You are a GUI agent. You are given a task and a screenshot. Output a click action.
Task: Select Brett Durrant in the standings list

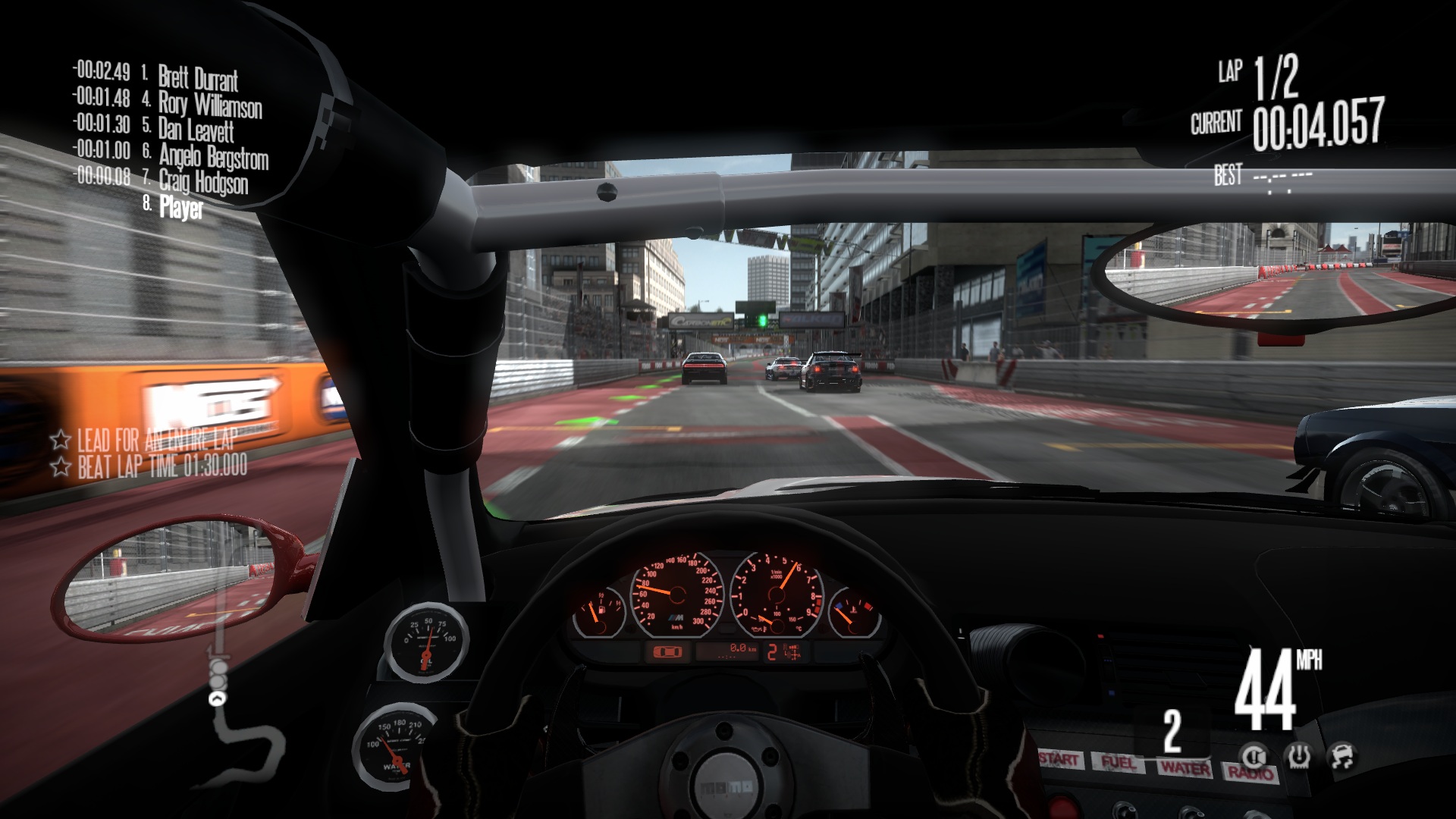(198, 78)
